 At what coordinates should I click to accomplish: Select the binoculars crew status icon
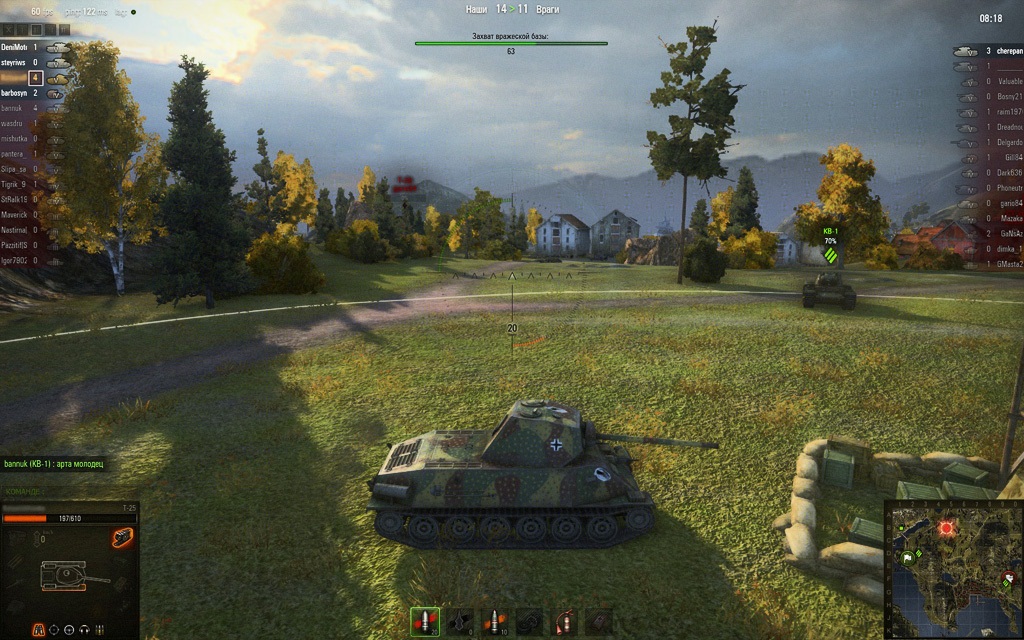37,629
